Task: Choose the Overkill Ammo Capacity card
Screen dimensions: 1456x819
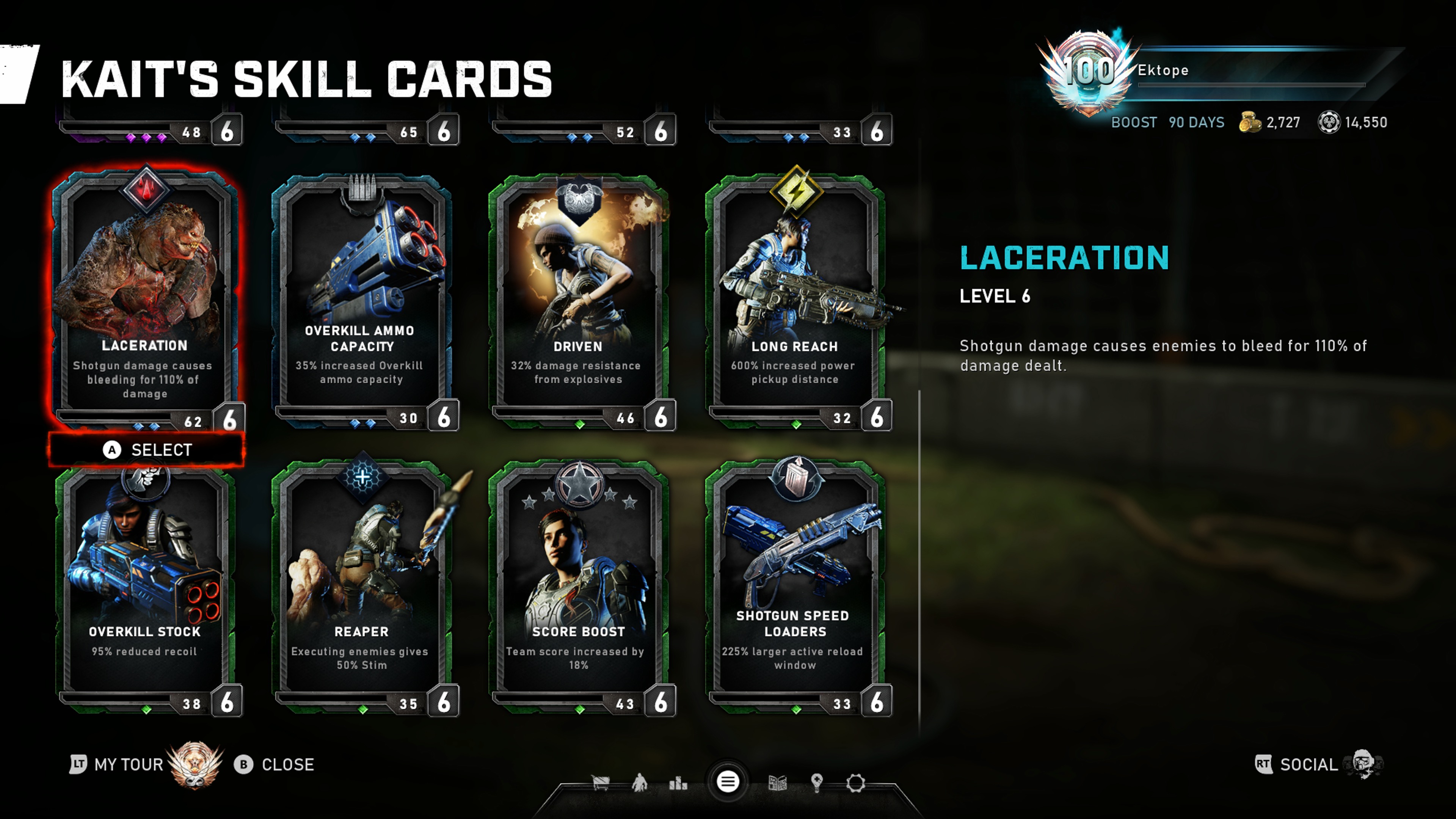Action: click(x=362, y=300)
